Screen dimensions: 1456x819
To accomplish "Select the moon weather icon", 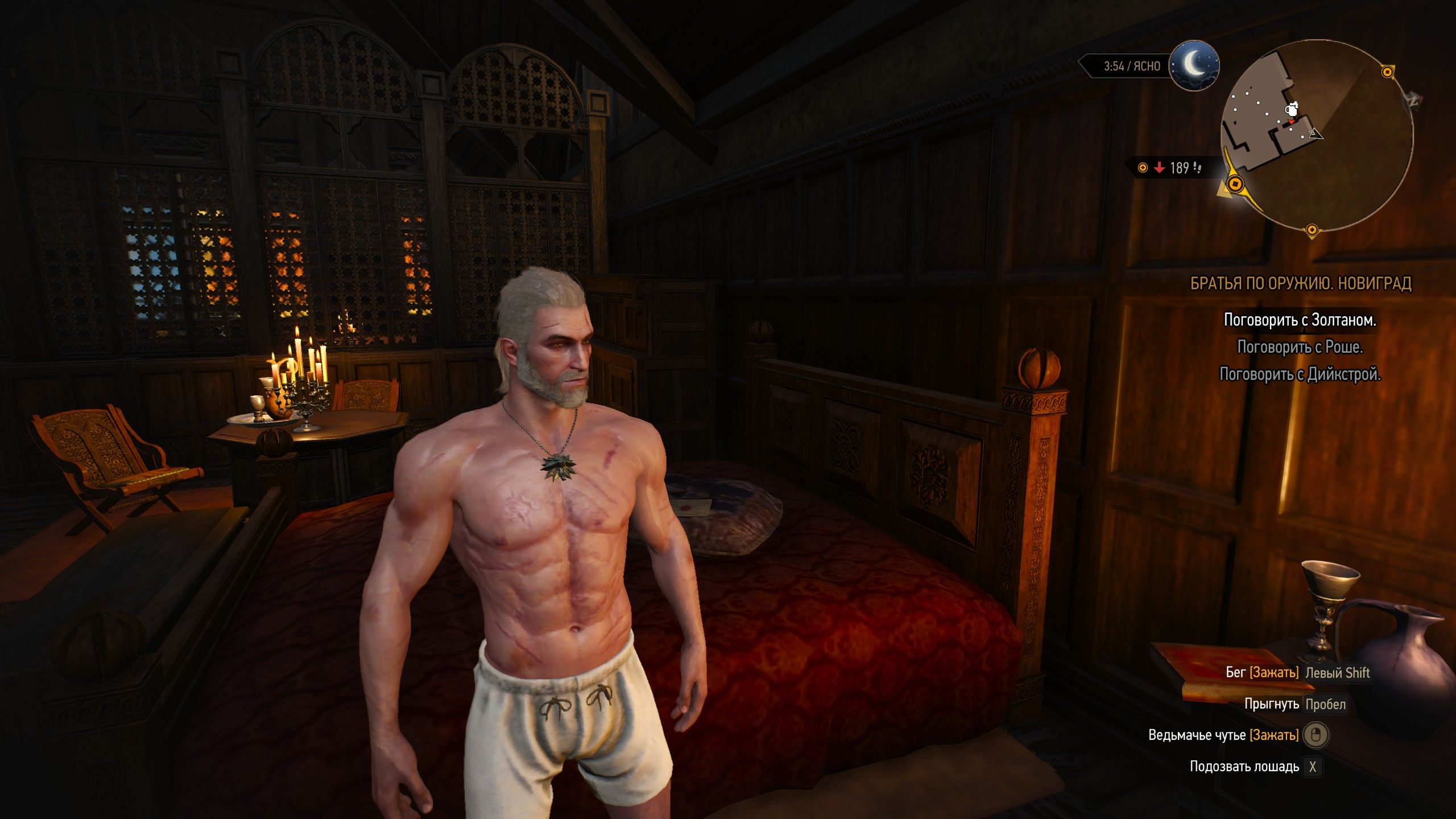I will [x=1194, y=65].
